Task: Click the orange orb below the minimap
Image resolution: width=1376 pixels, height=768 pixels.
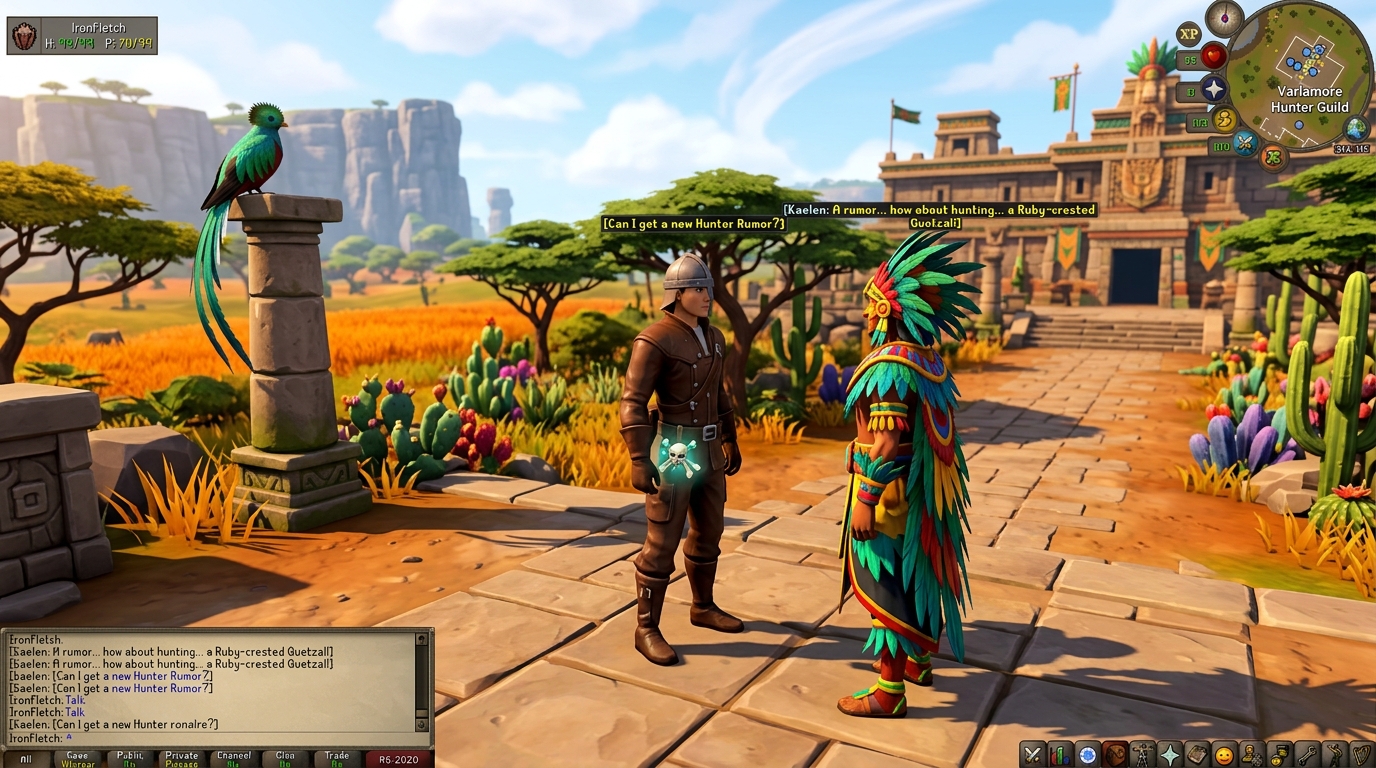Action: (x=1273, y=156)
